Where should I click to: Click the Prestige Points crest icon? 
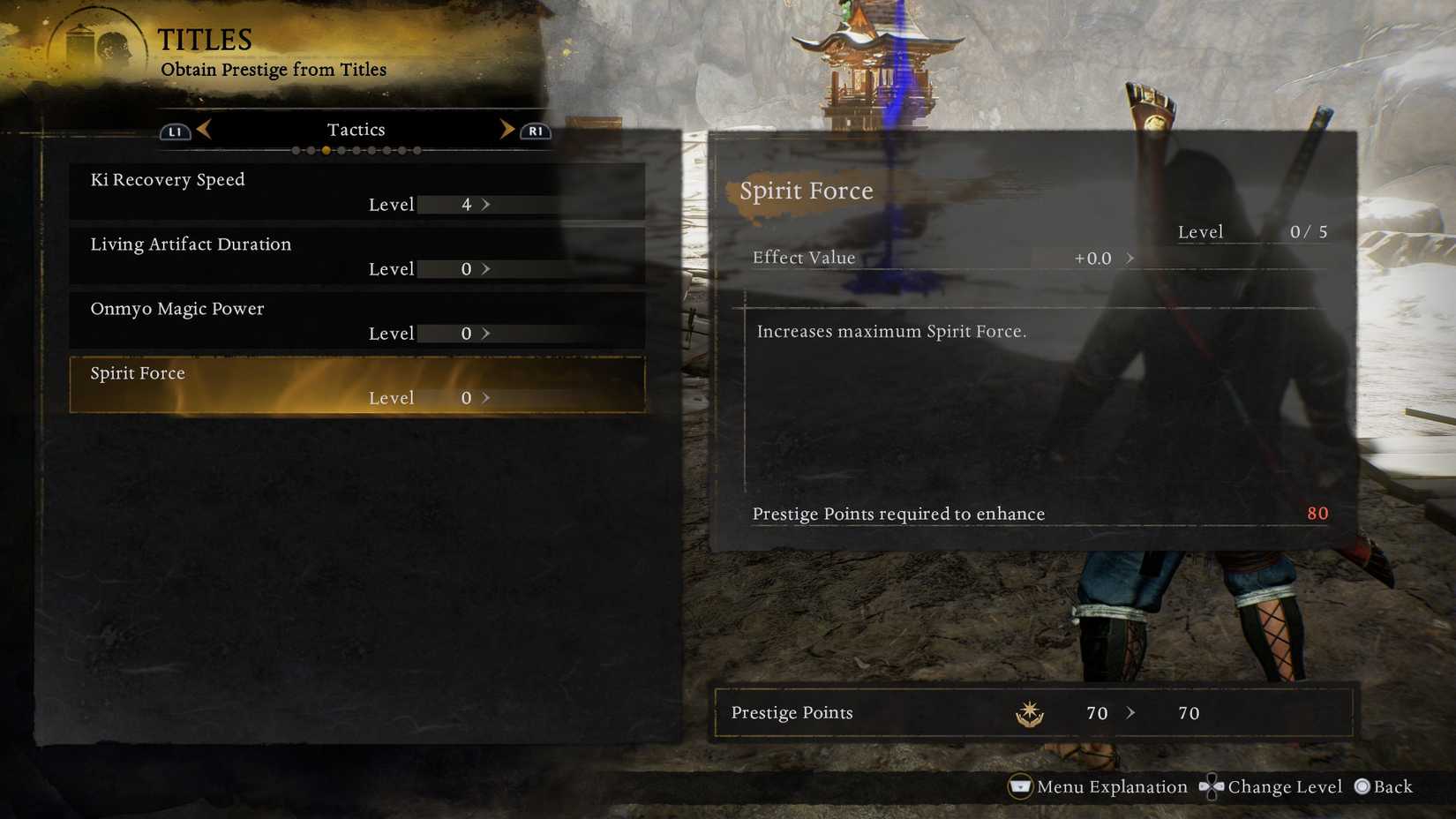click(x=1029, y=713)
